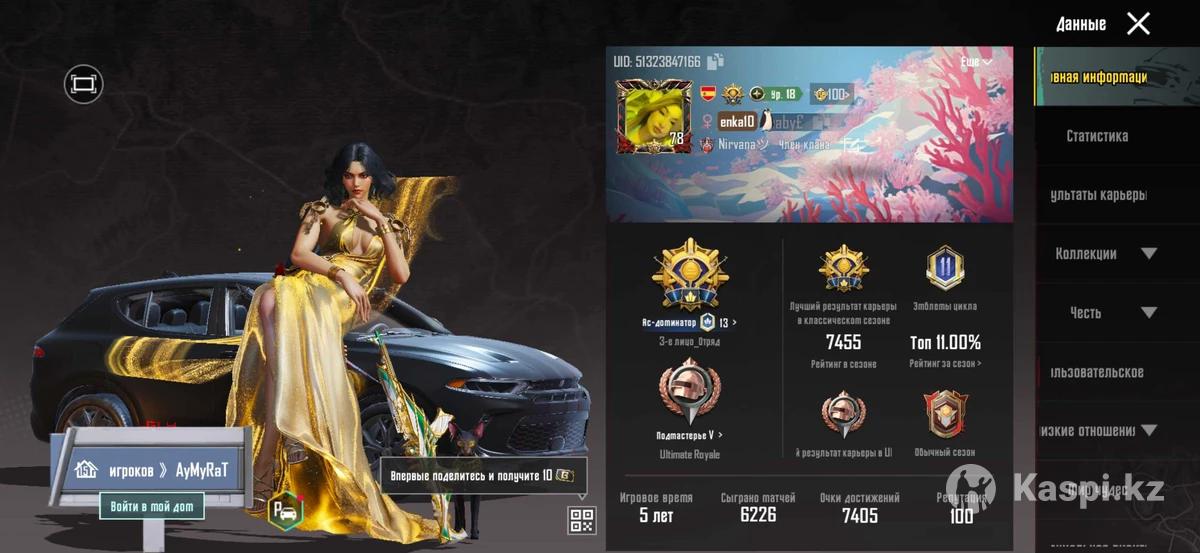Toggle the fullscreen view icon

click(x=84, y=84)
